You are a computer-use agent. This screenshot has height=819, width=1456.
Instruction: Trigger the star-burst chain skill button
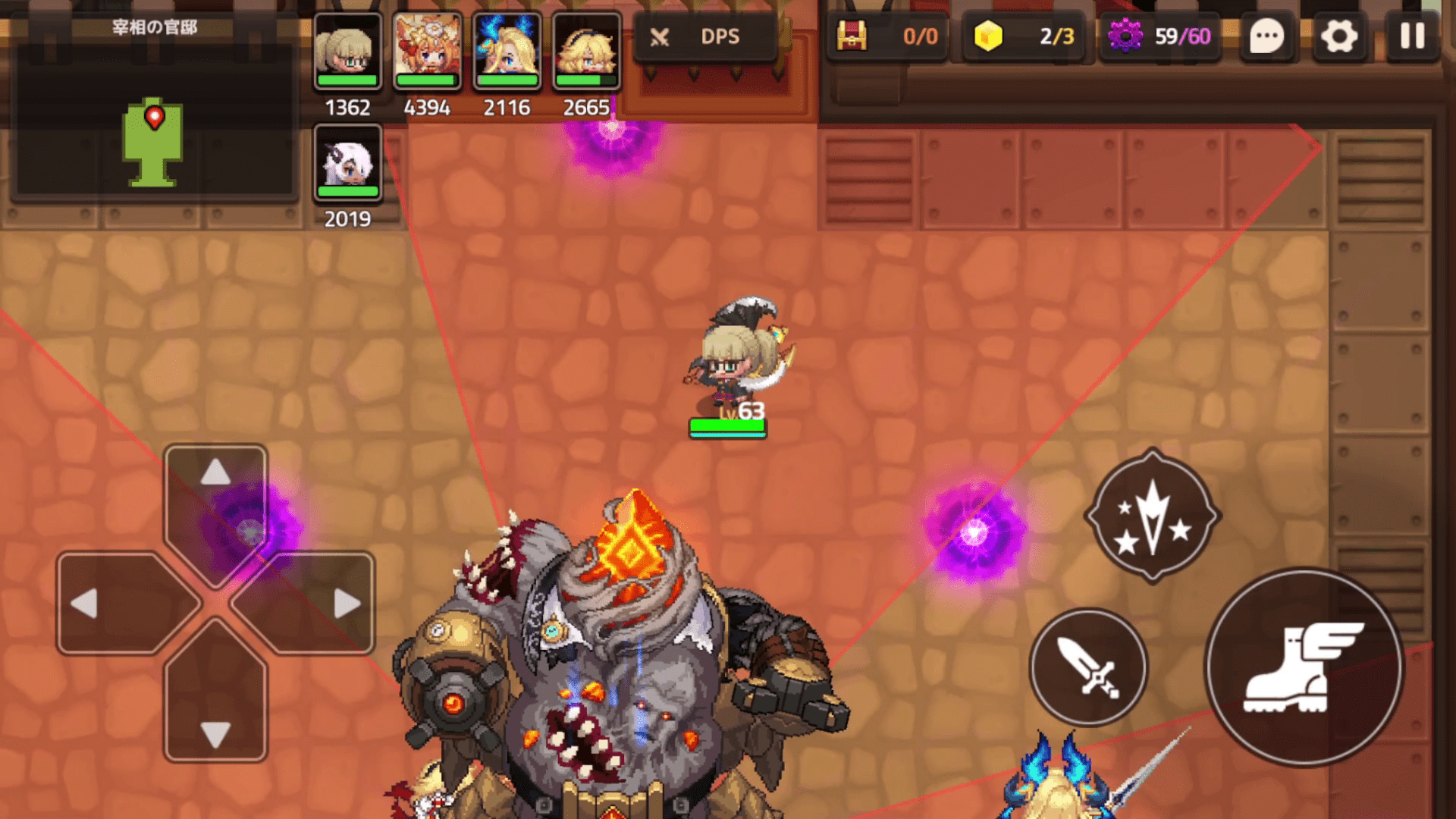[1153, 516]
